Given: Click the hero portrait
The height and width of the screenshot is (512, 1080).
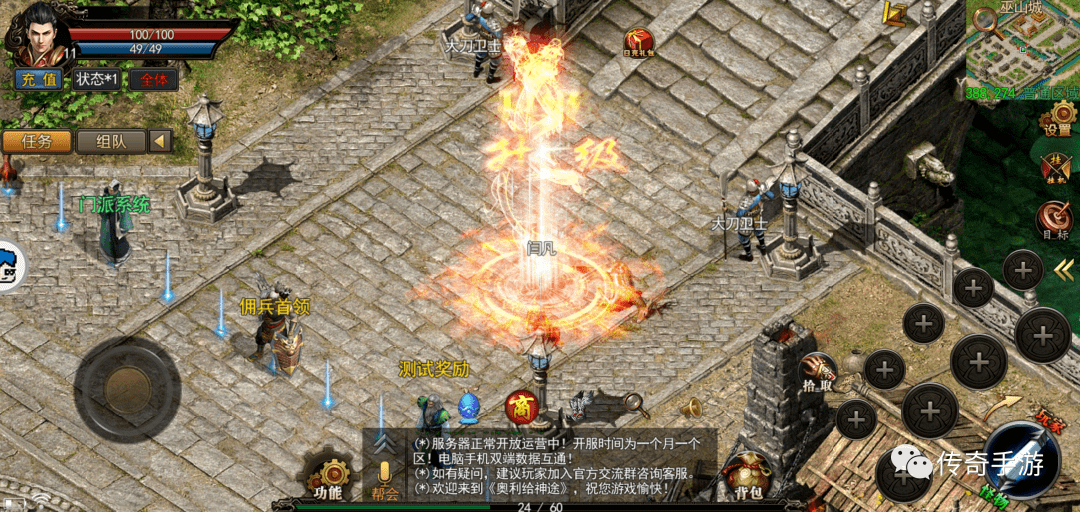Looking at the screenshot, I should 33,32.
